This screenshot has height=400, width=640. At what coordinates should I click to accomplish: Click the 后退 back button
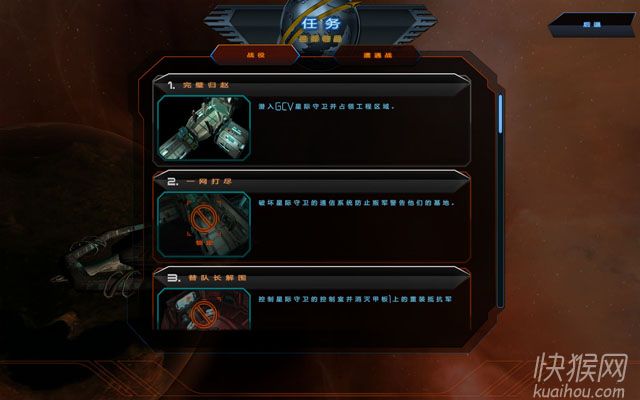592,23
